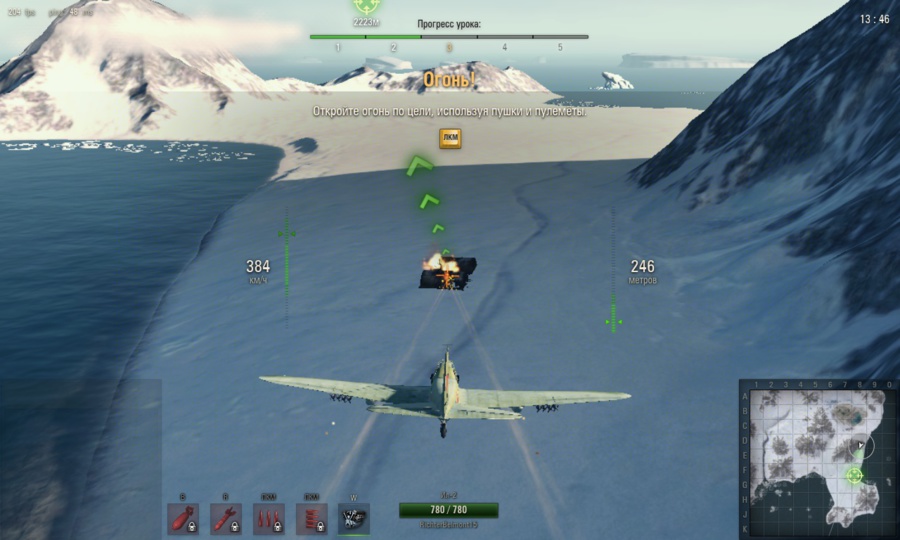Select the locked ammo belt slot

coord(311,518)
